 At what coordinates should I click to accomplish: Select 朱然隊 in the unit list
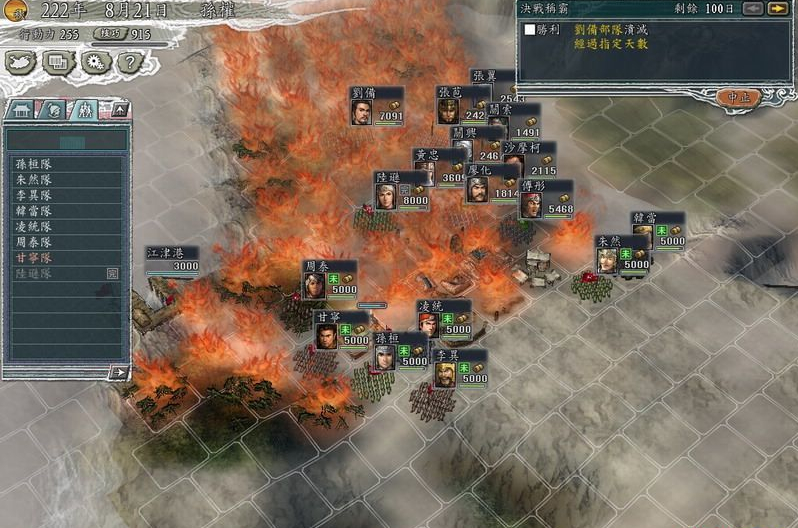point(35,179)
